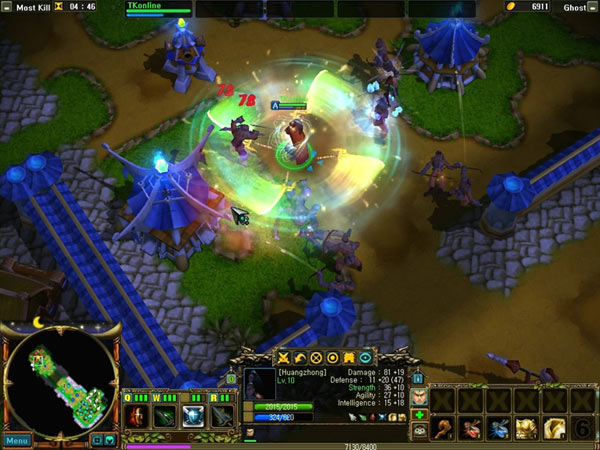Toggle the cyan eye command button
Viewport: 600px width, 450px height.
[x=365, y=357]
